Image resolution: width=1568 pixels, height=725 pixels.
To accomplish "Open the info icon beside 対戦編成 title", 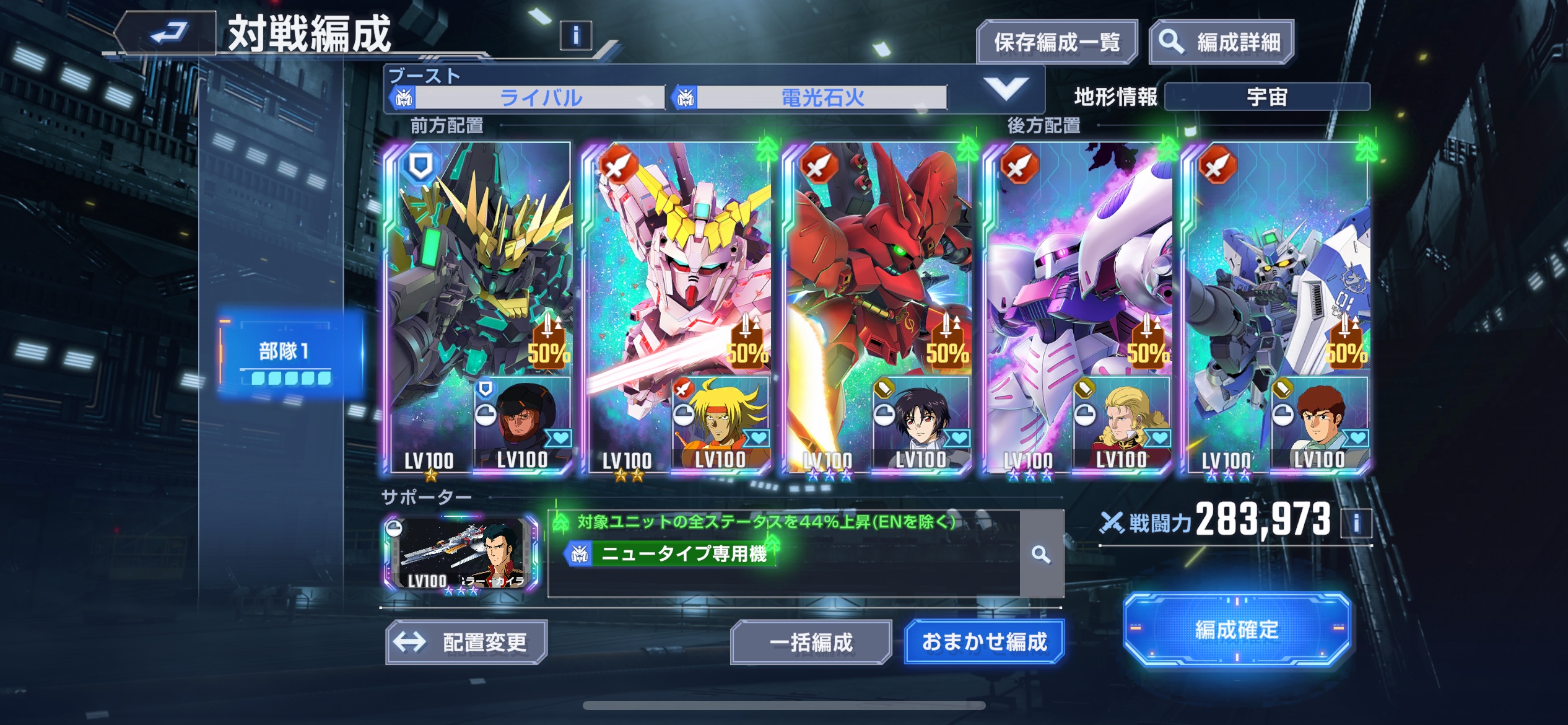I will click(x=575, y=36).
